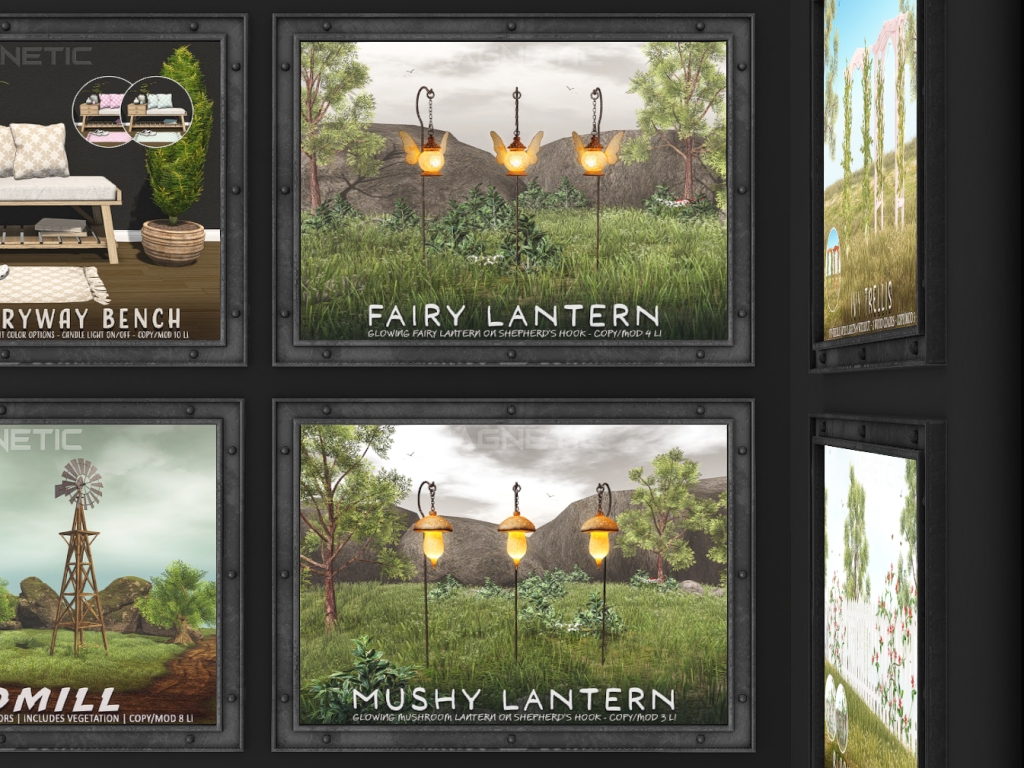Pick the Windmill vendor panel
Viewport: 1024px width, 768px height.
(107, 574)
